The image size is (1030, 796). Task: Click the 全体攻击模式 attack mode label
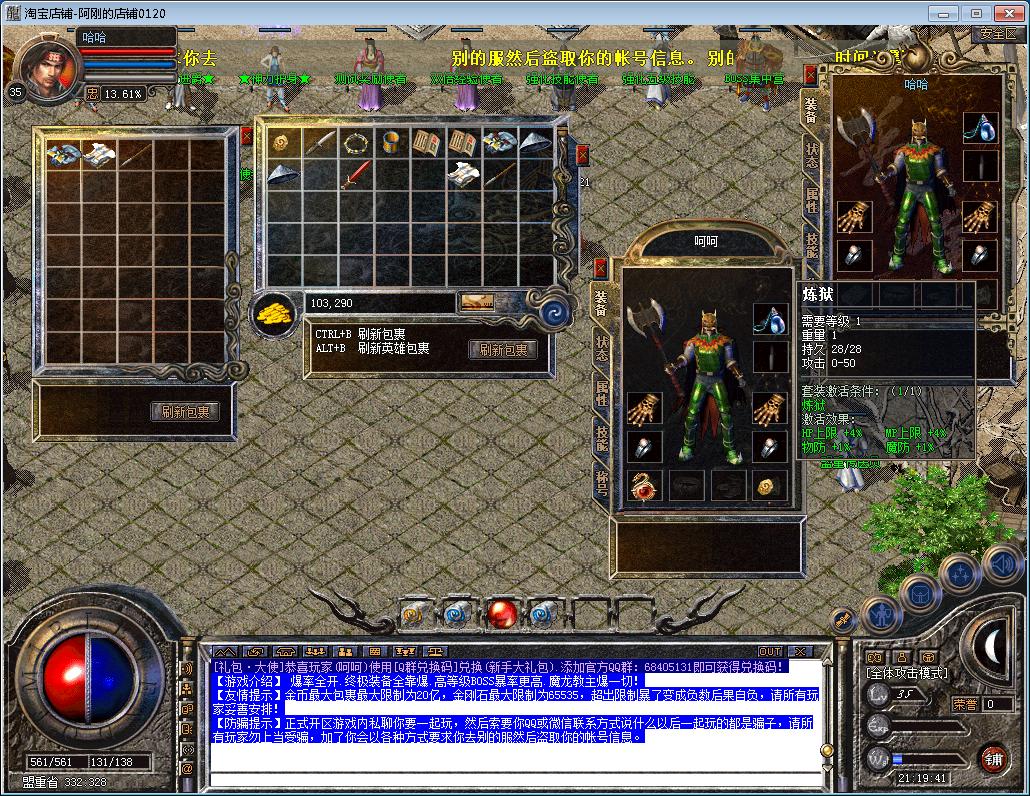(x=908, y=674)
